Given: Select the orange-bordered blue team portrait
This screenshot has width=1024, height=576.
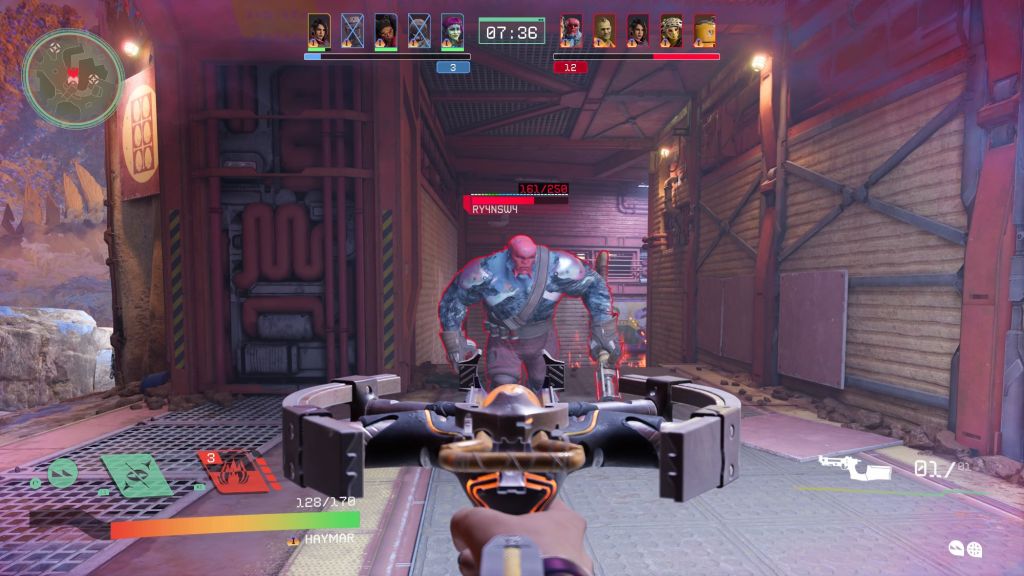Looking at the screenshot, I should [x=319, y=29].
